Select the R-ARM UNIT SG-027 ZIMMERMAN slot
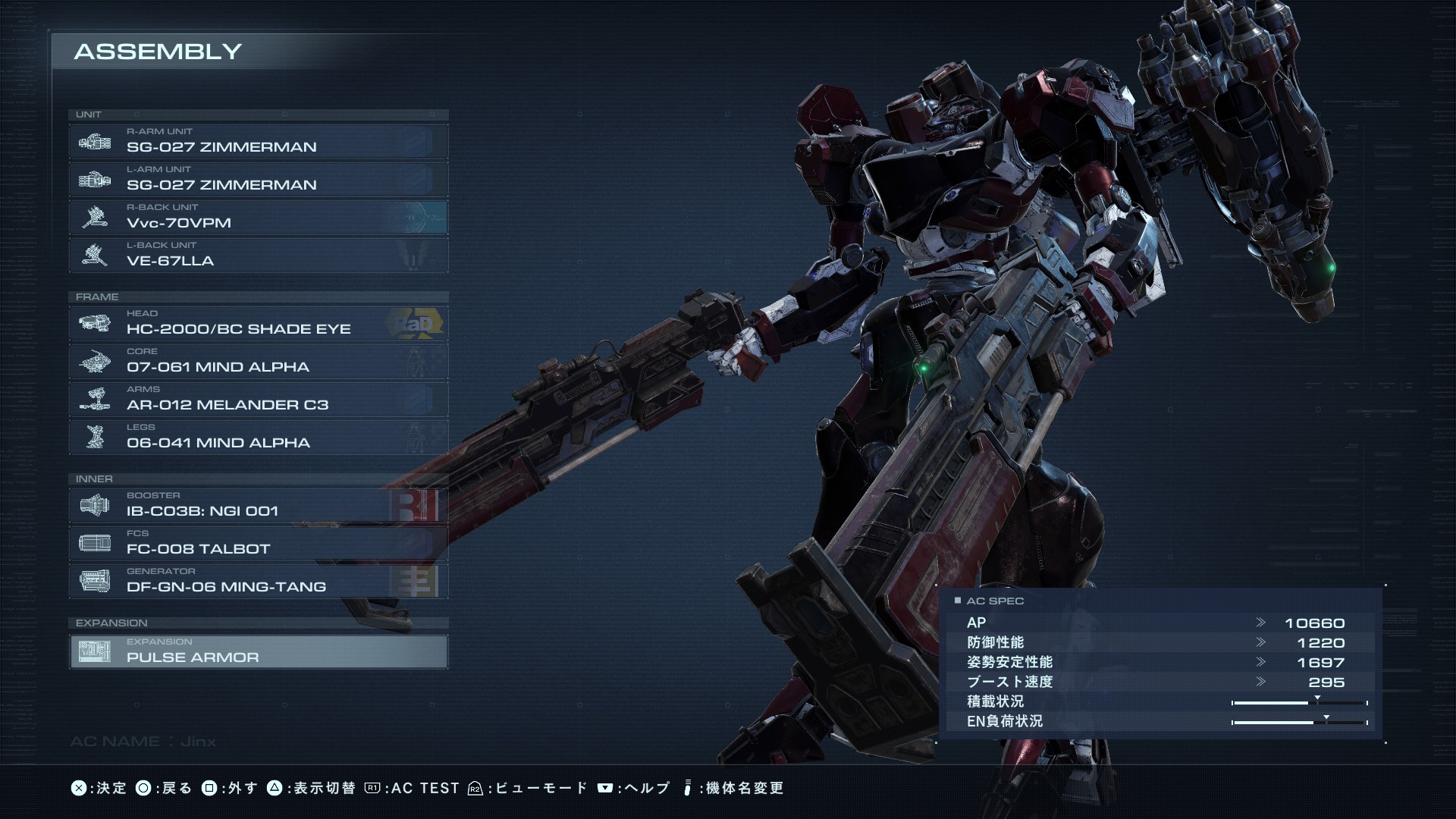1456x819 pixels. (259, 141)
